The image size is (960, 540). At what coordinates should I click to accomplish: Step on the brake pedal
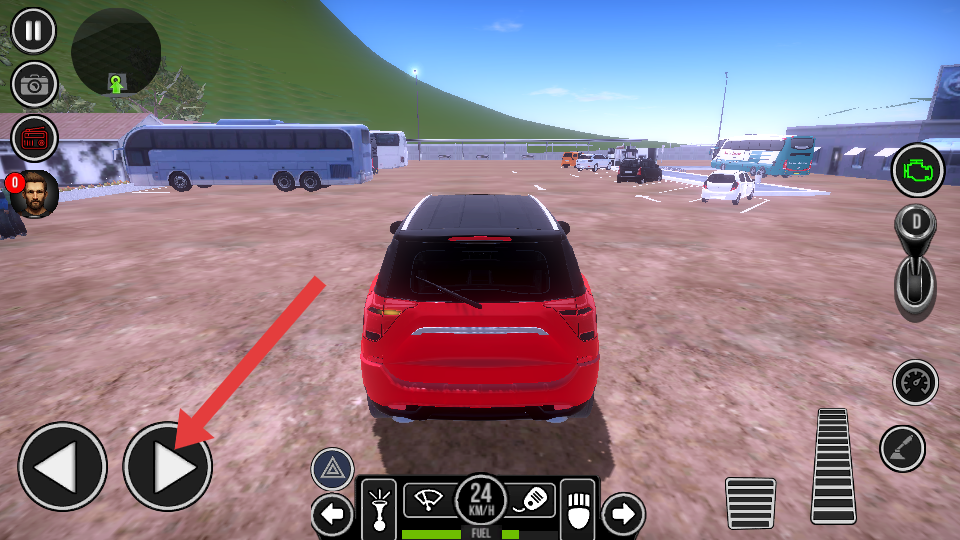[750, 503]
